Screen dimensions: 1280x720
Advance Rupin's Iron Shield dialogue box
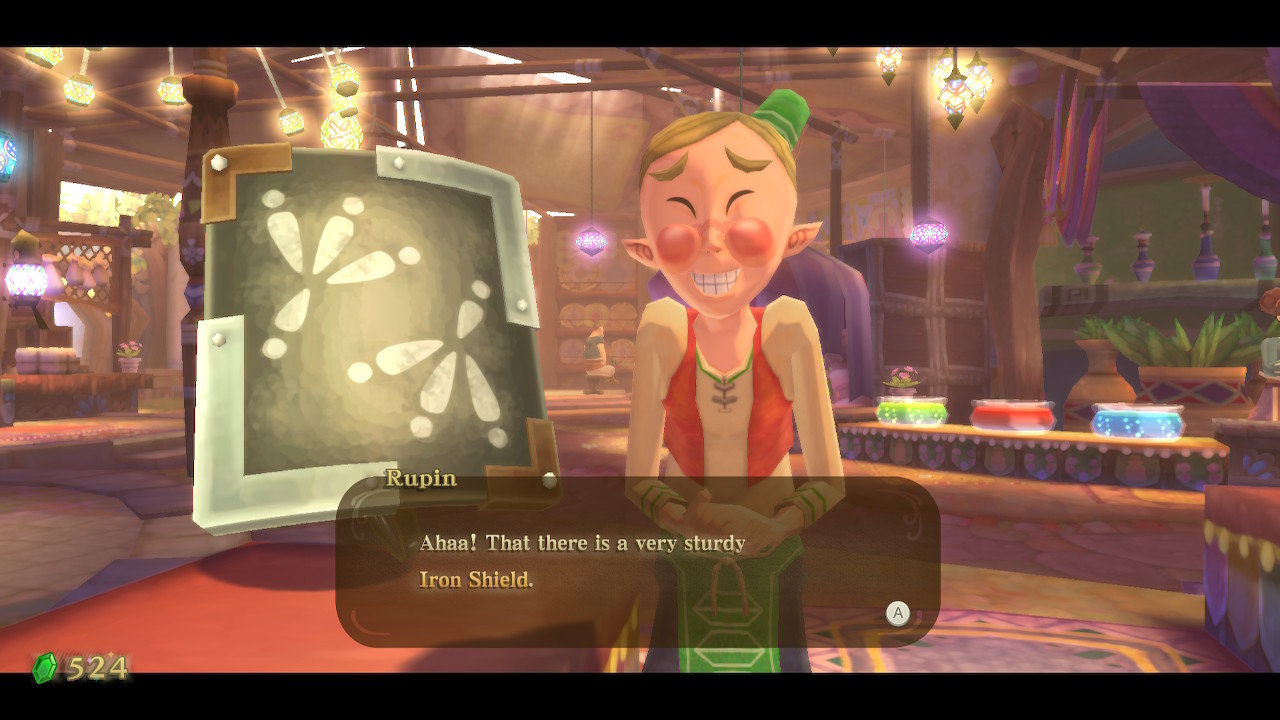click(897, 613)
